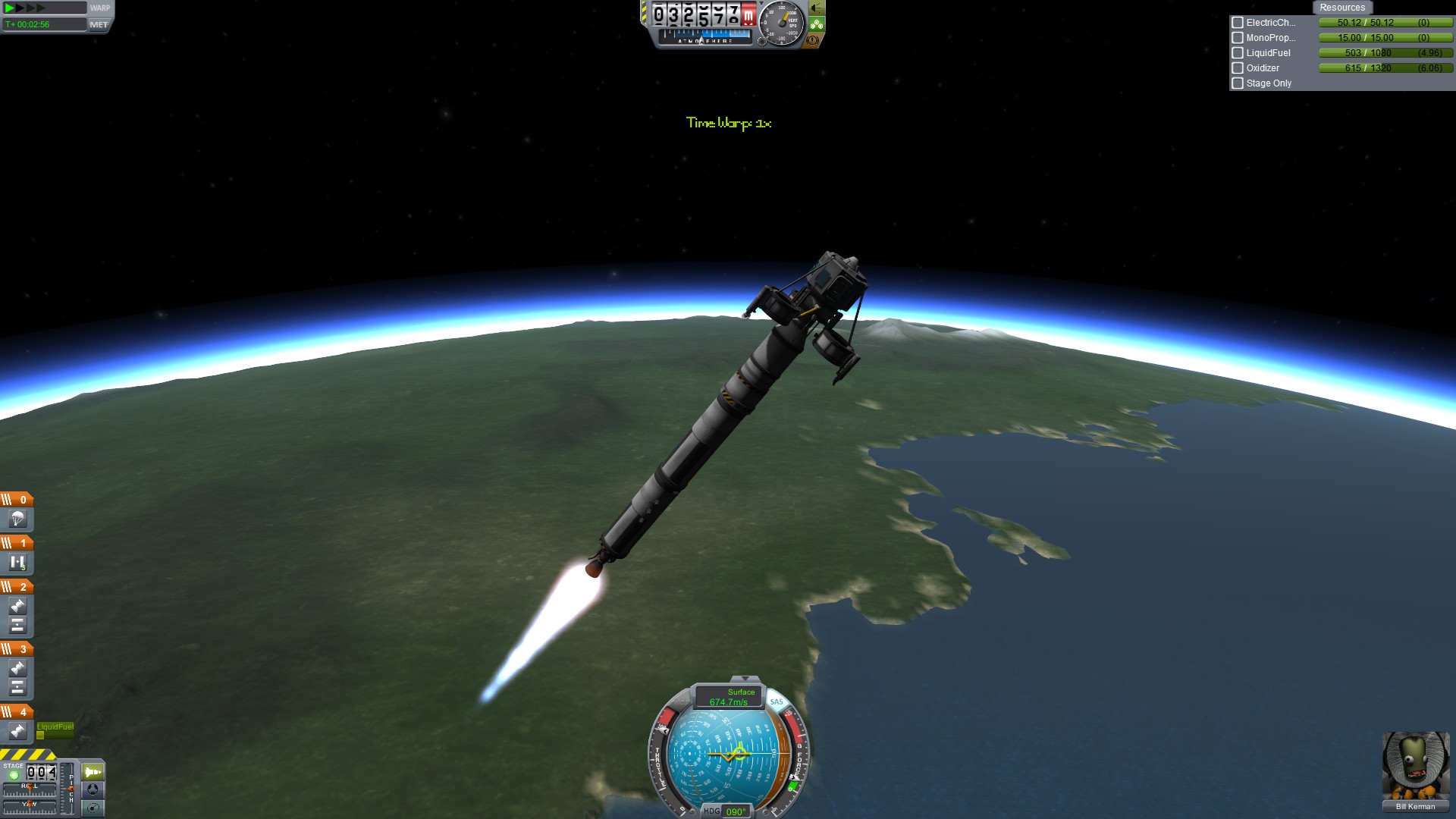Collapse the navball with the arrow tab
The height and width of the screenshot is (819, 1456).
[x=745, y=679]
